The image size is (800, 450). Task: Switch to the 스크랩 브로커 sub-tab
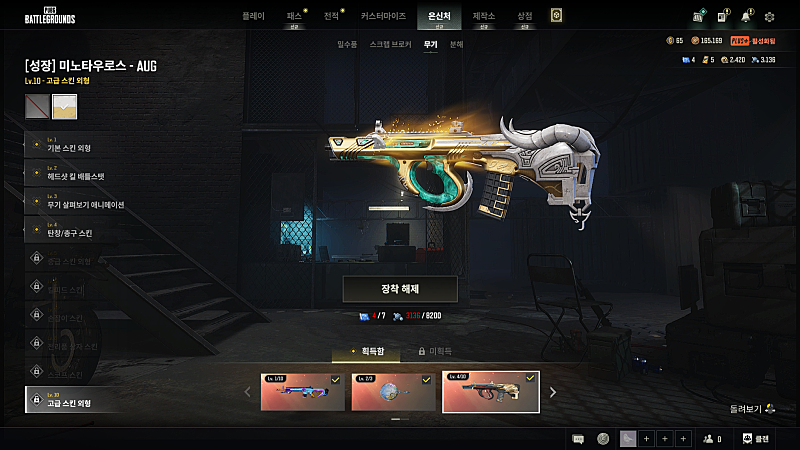coord(390,45)
